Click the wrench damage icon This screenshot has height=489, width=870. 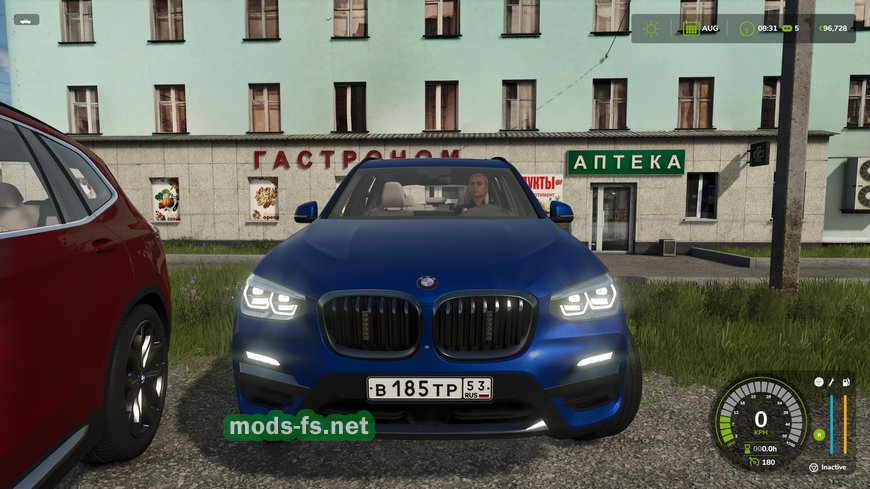click(x=833, y=382)
